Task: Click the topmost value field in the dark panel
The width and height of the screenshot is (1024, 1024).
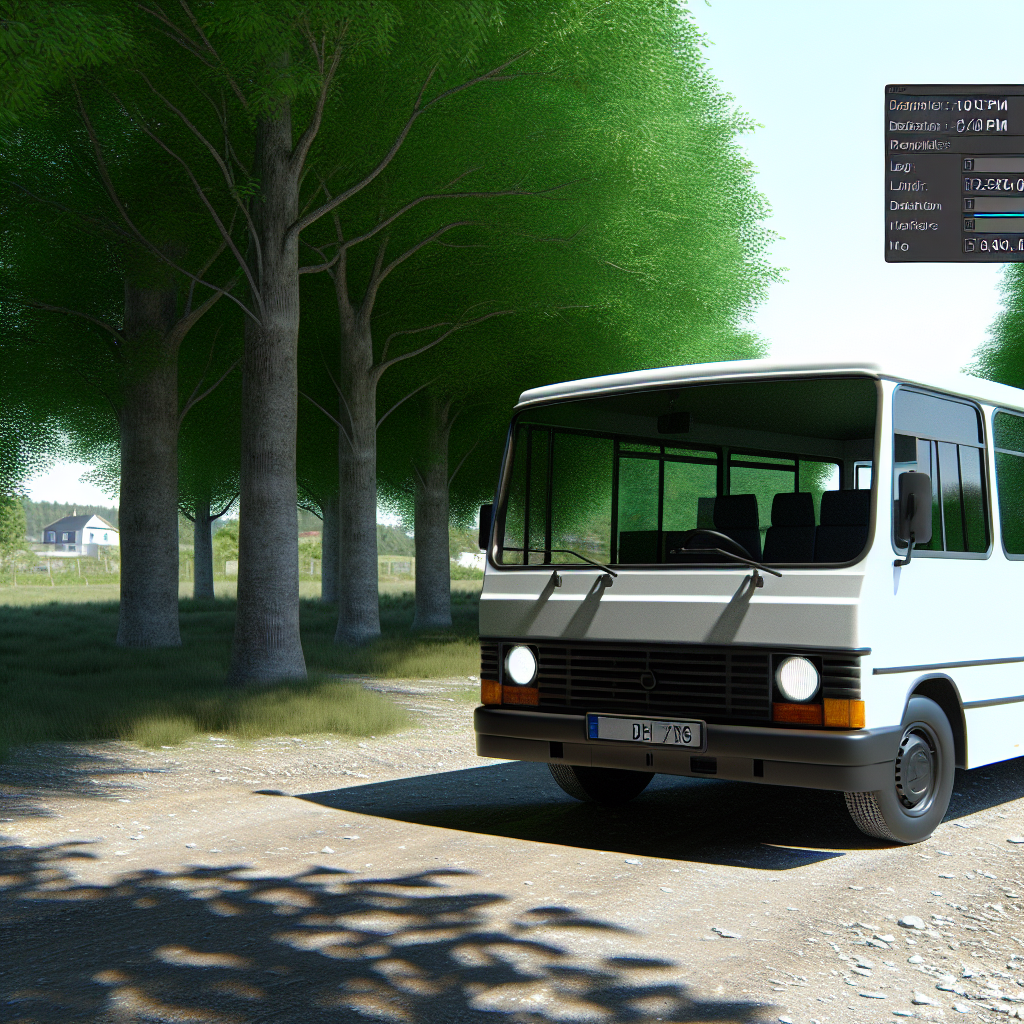Action: [993, 165]
